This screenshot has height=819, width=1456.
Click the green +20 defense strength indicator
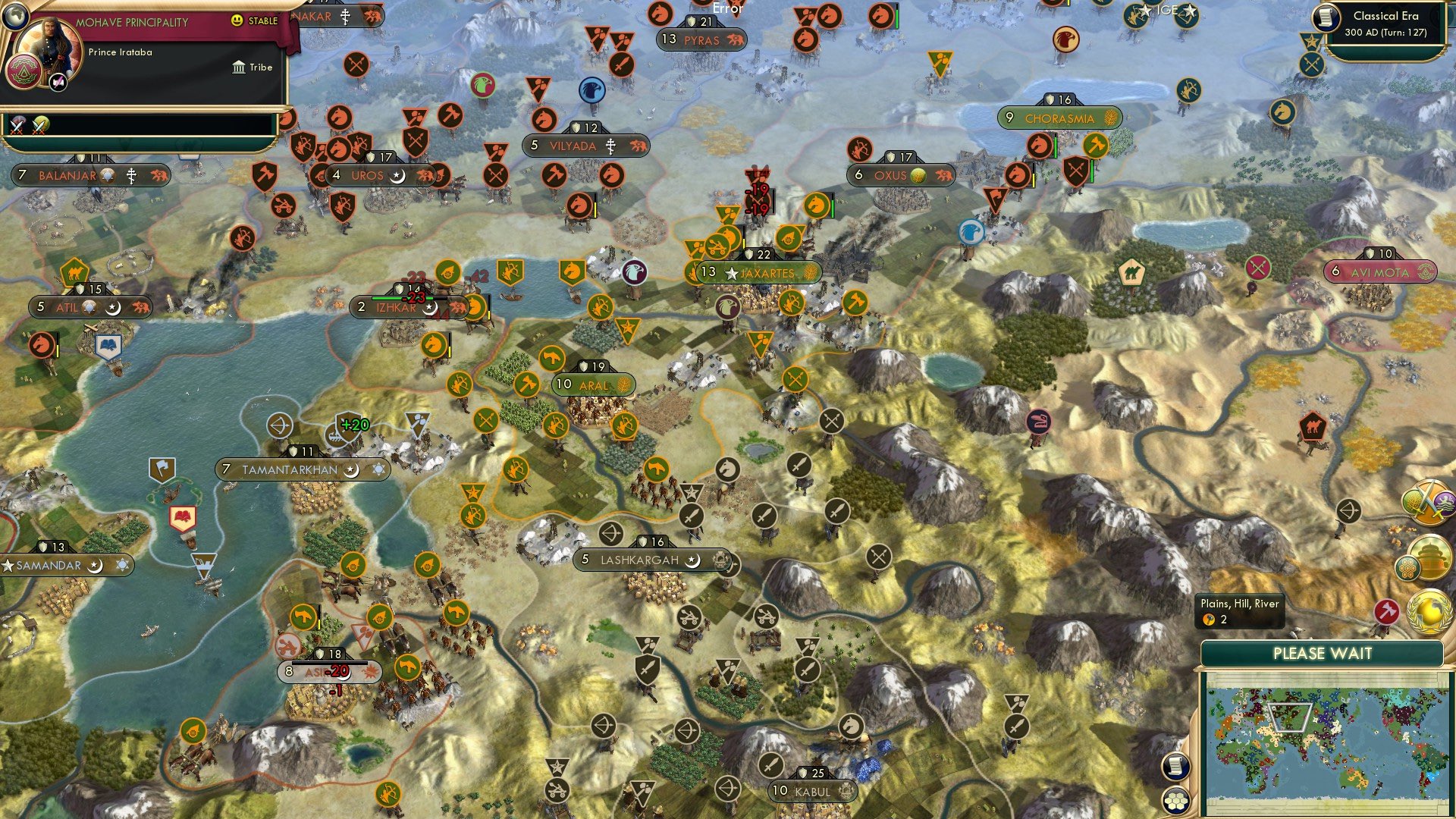click(353, 425)
